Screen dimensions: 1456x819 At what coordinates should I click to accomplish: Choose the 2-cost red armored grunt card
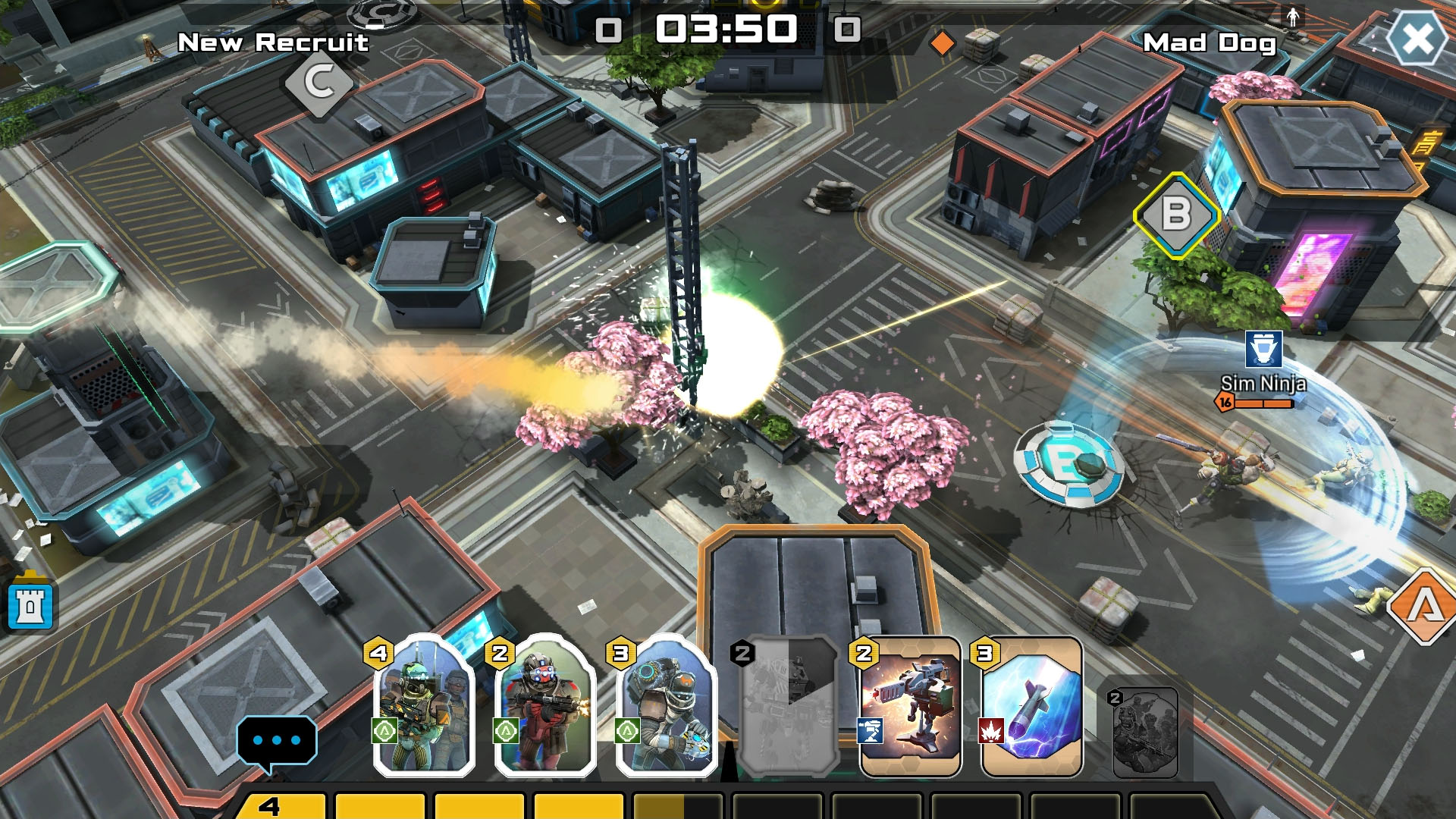point(544,707)
